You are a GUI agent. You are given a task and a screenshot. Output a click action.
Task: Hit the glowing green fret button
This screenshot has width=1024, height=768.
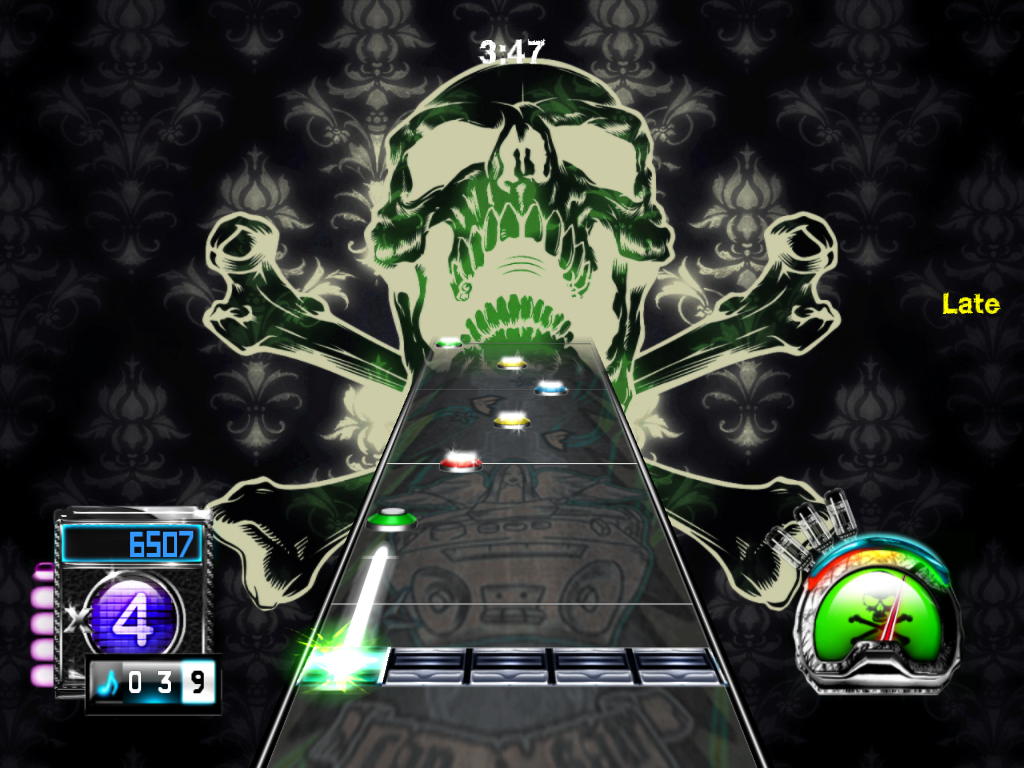[345, 665]
